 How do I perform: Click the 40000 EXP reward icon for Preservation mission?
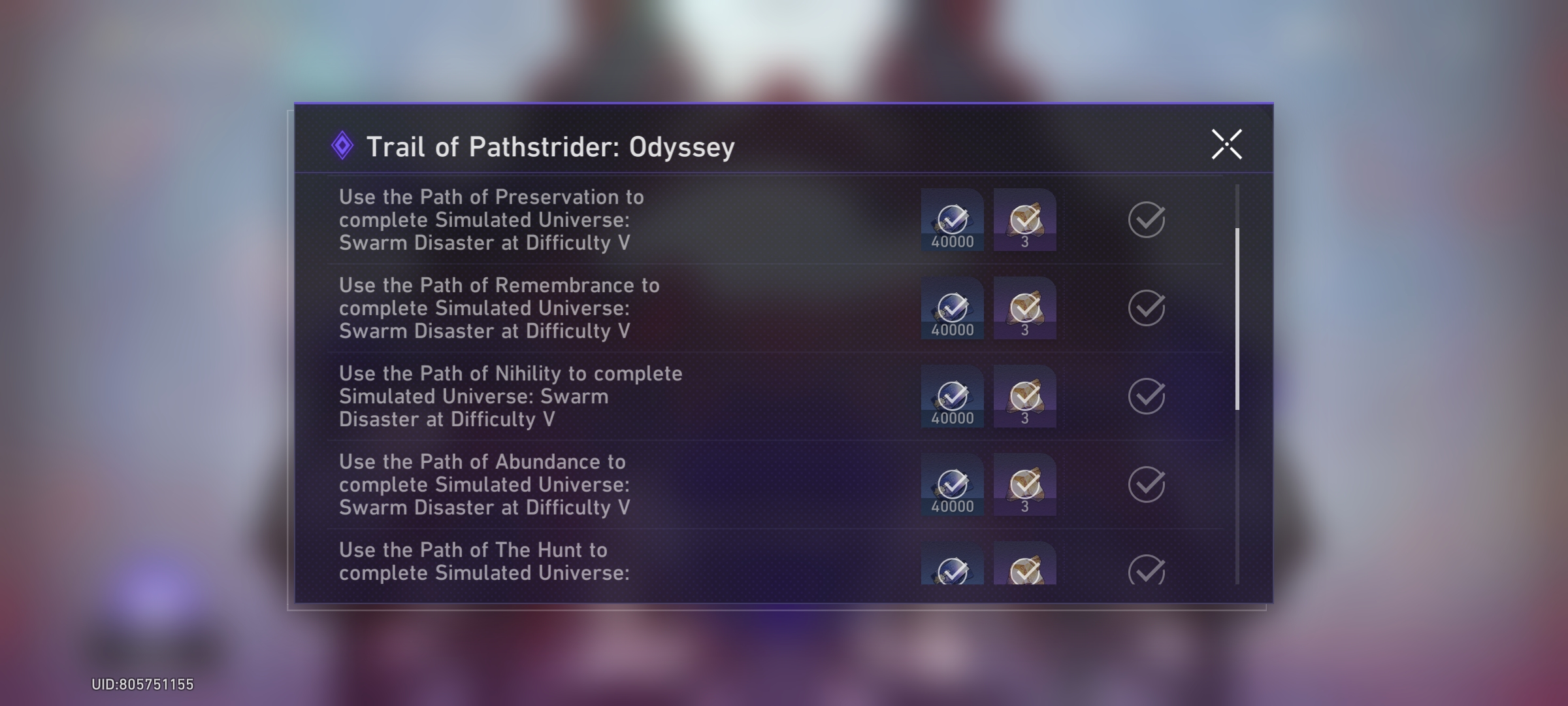952,219
